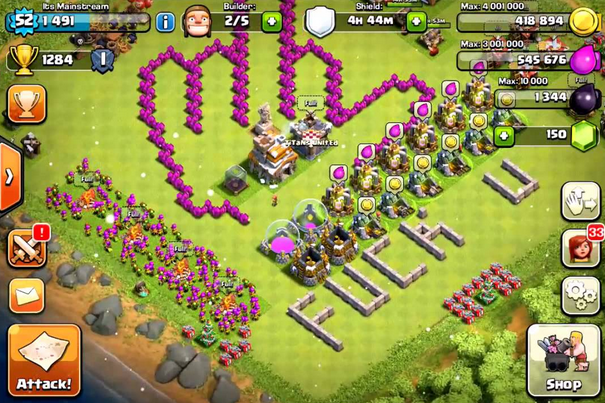Open the mail envelope inbox
Viewport: 605px width, 403px height.
coord(27,294)
